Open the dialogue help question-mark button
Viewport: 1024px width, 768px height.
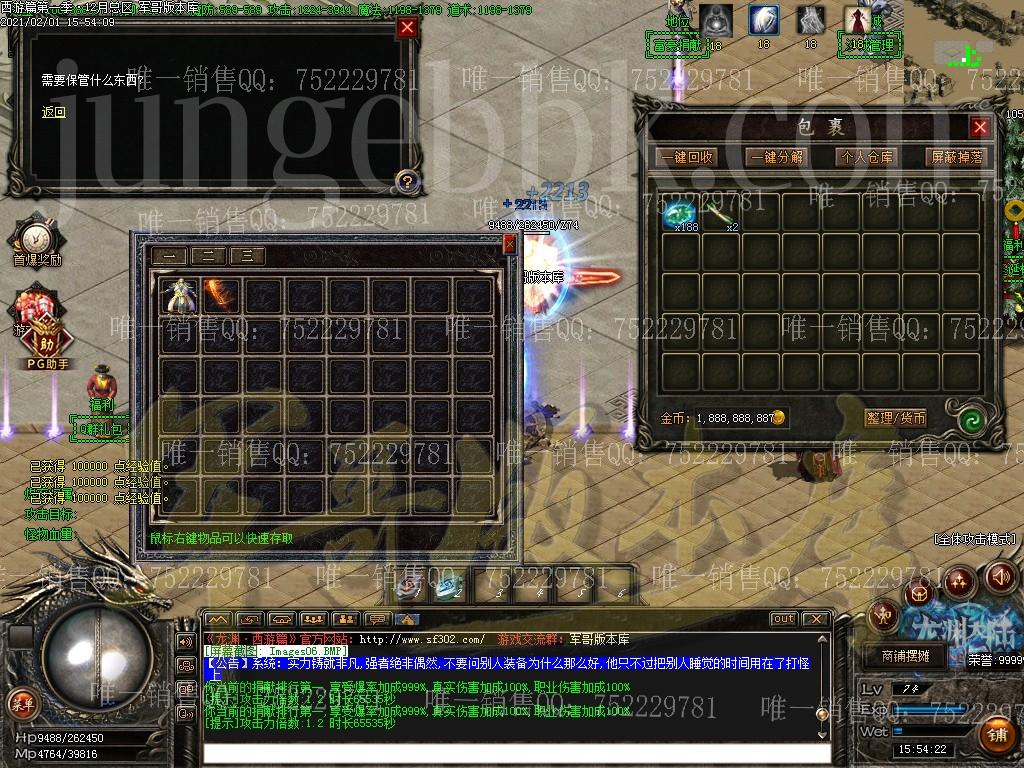pyautogui.click(x=406, y=181)
